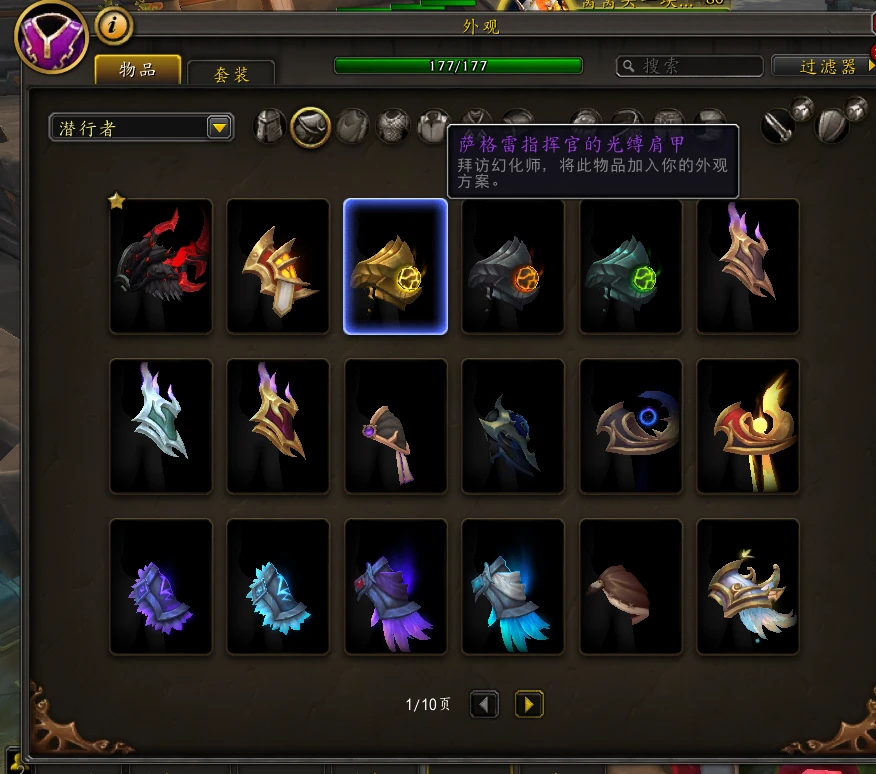Choose the shield off-hand category icon
Viewport: 876px width, 774px height.
833,126
